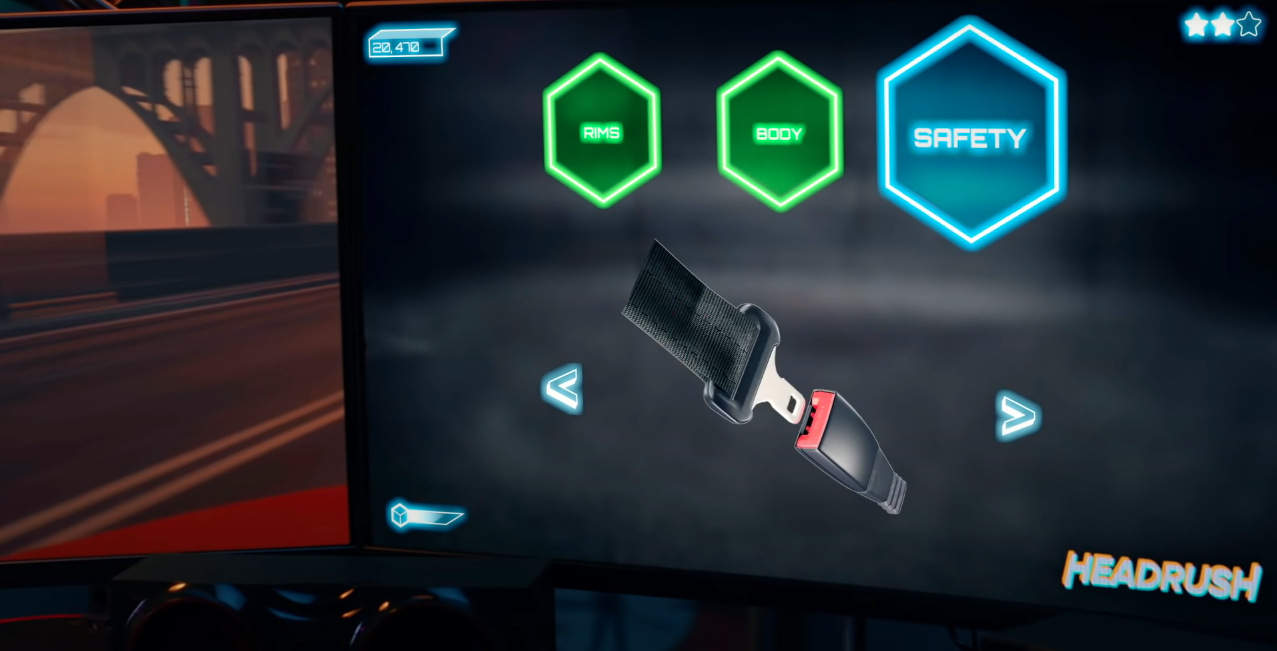The image size is (1277, 651).
Task: Show the next item with right arrow
Action: [x=1018, y=415]
